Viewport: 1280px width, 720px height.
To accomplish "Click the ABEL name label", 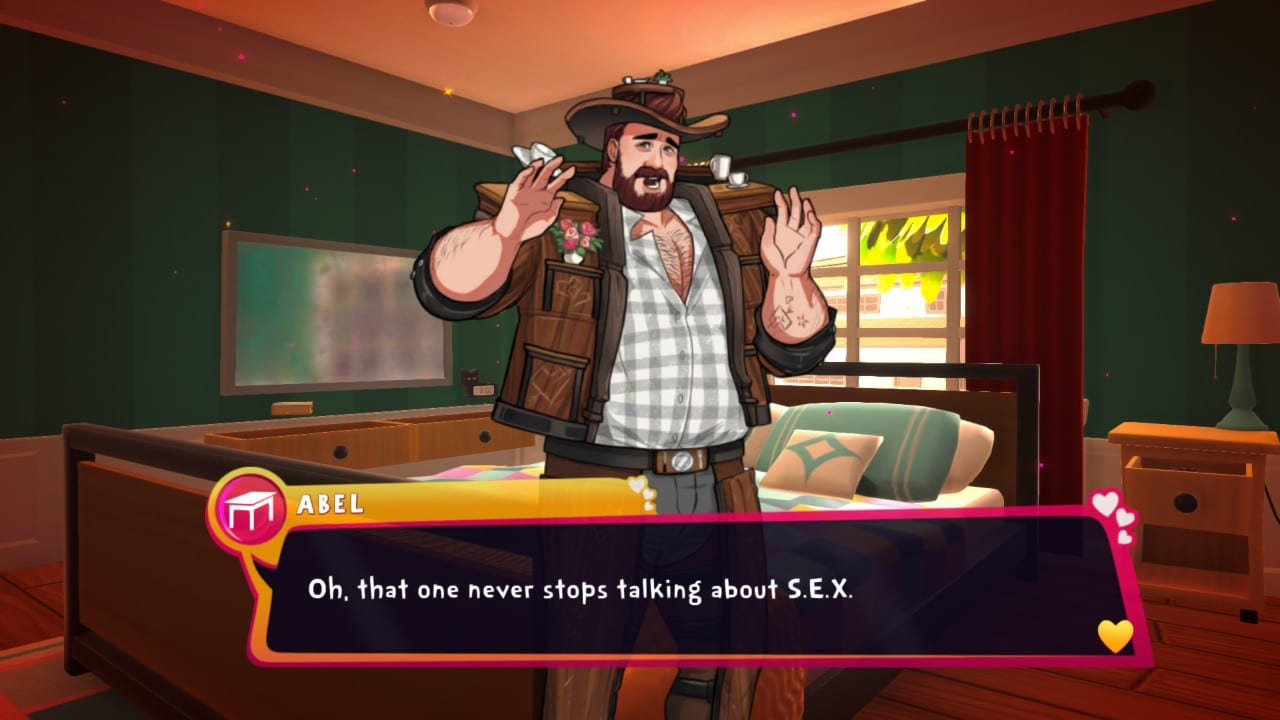I will click(x=330, y=505).
